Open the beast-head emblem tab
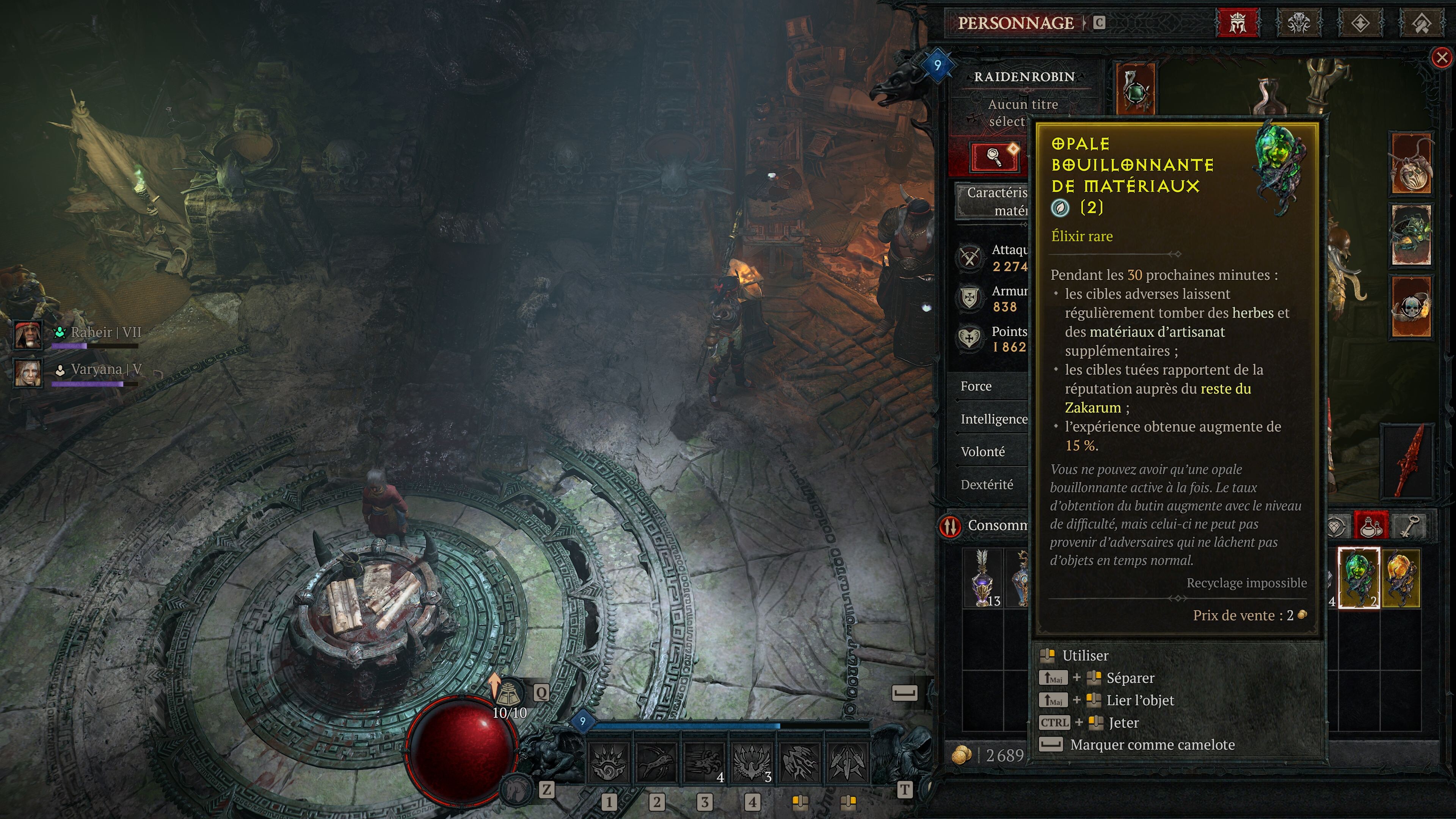Viewport: 1456px width, 819px height. [x=1298, y=24]
